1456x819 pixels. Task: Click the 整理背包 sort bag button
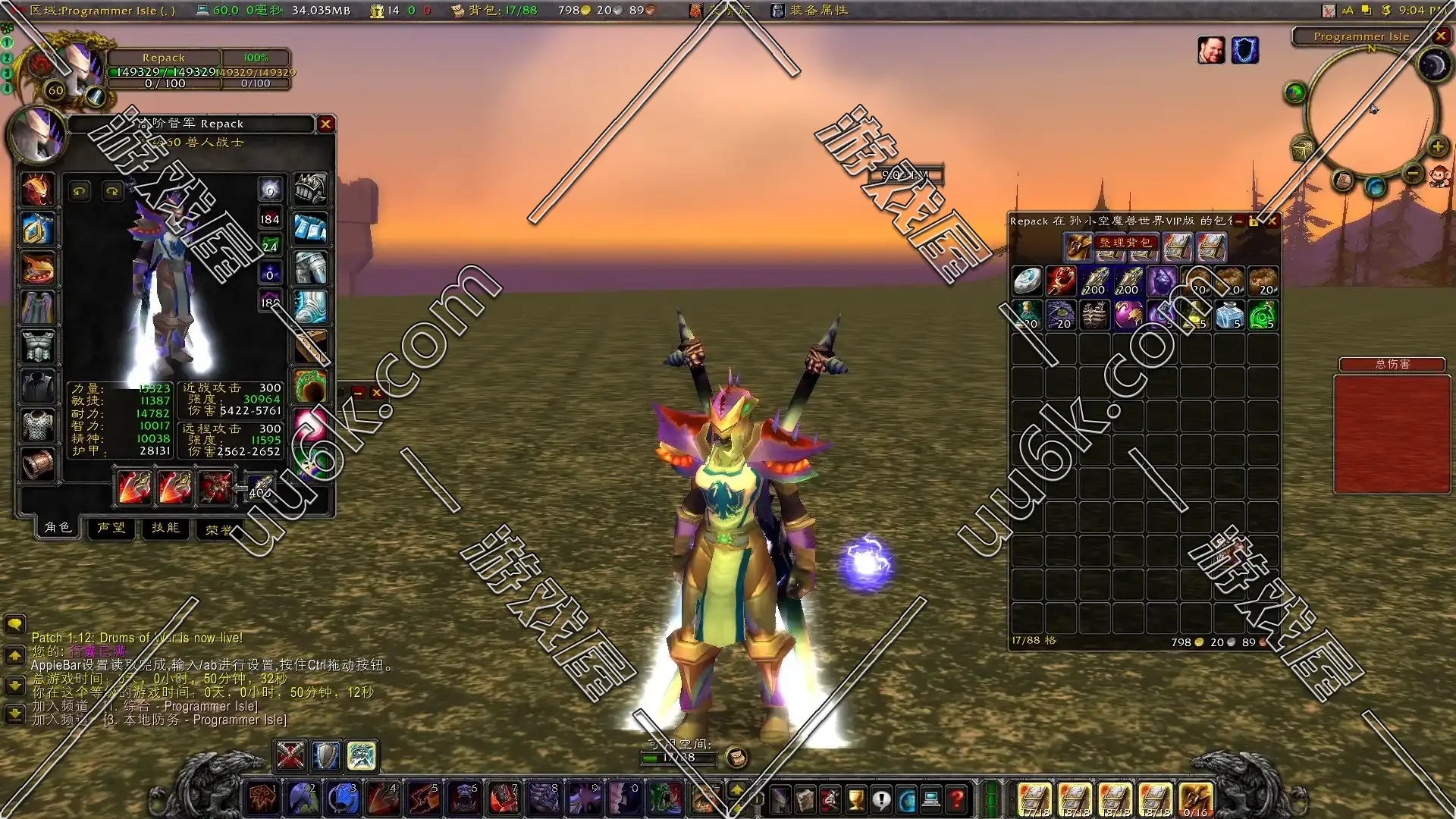pyautogui.click(x=1125, y=243)
